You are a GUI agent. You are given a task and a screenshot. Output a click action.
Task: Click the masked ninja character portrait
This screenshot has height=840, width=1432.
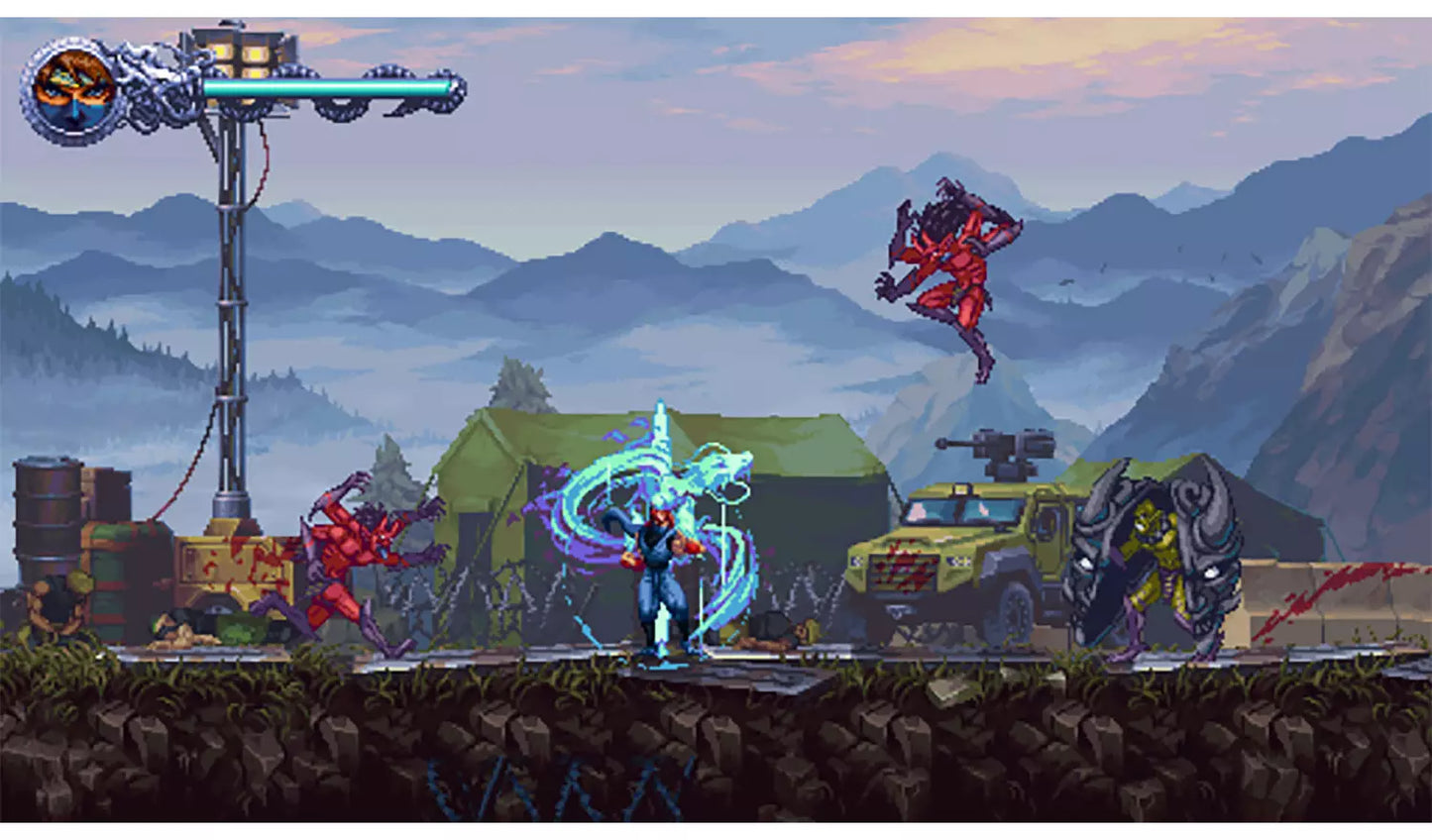(72, 90)
